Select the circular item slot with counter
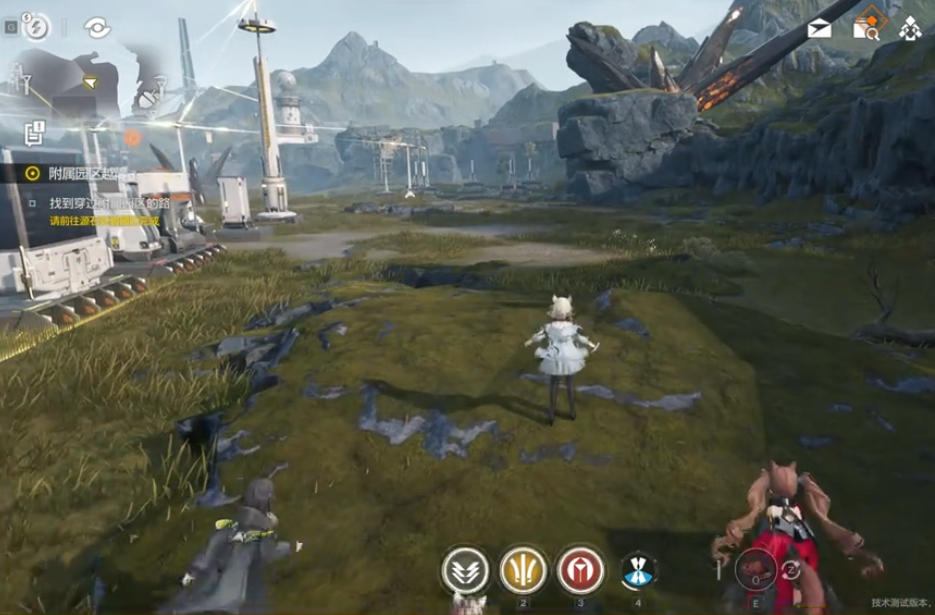 pos(756,570)
